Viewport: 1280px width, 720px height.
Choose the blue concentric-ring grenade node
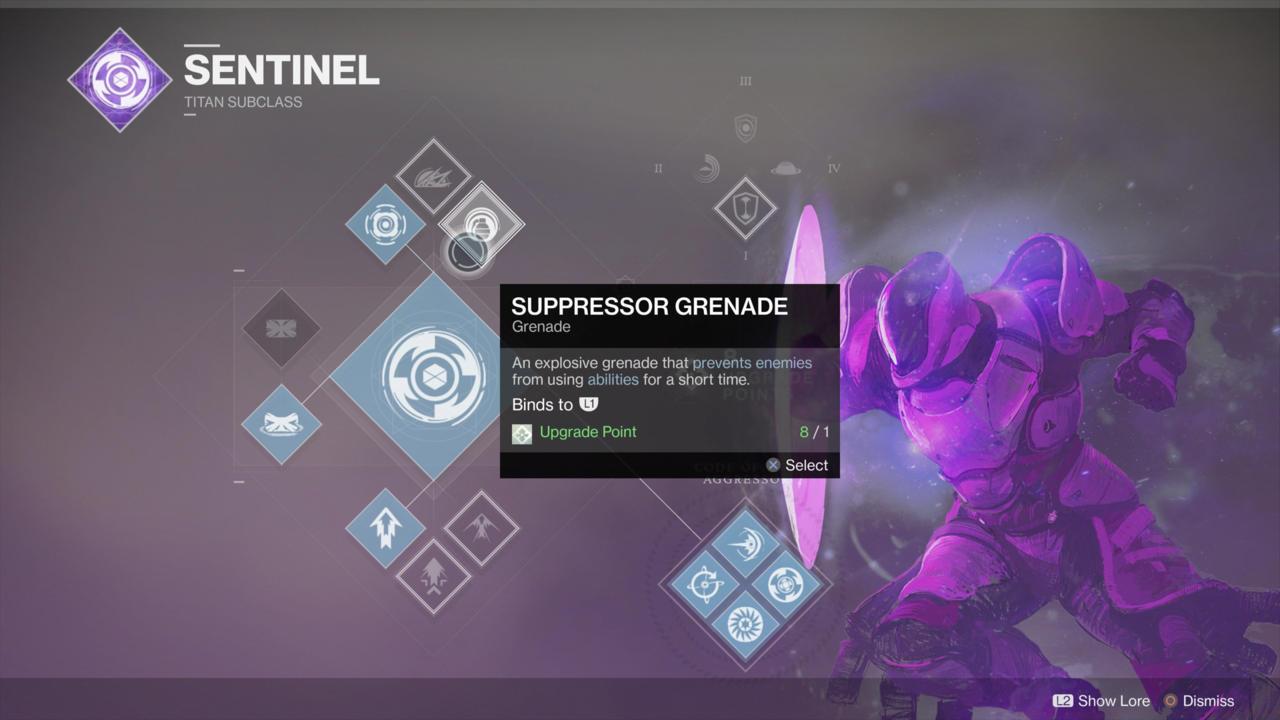(x=385, y=224)
